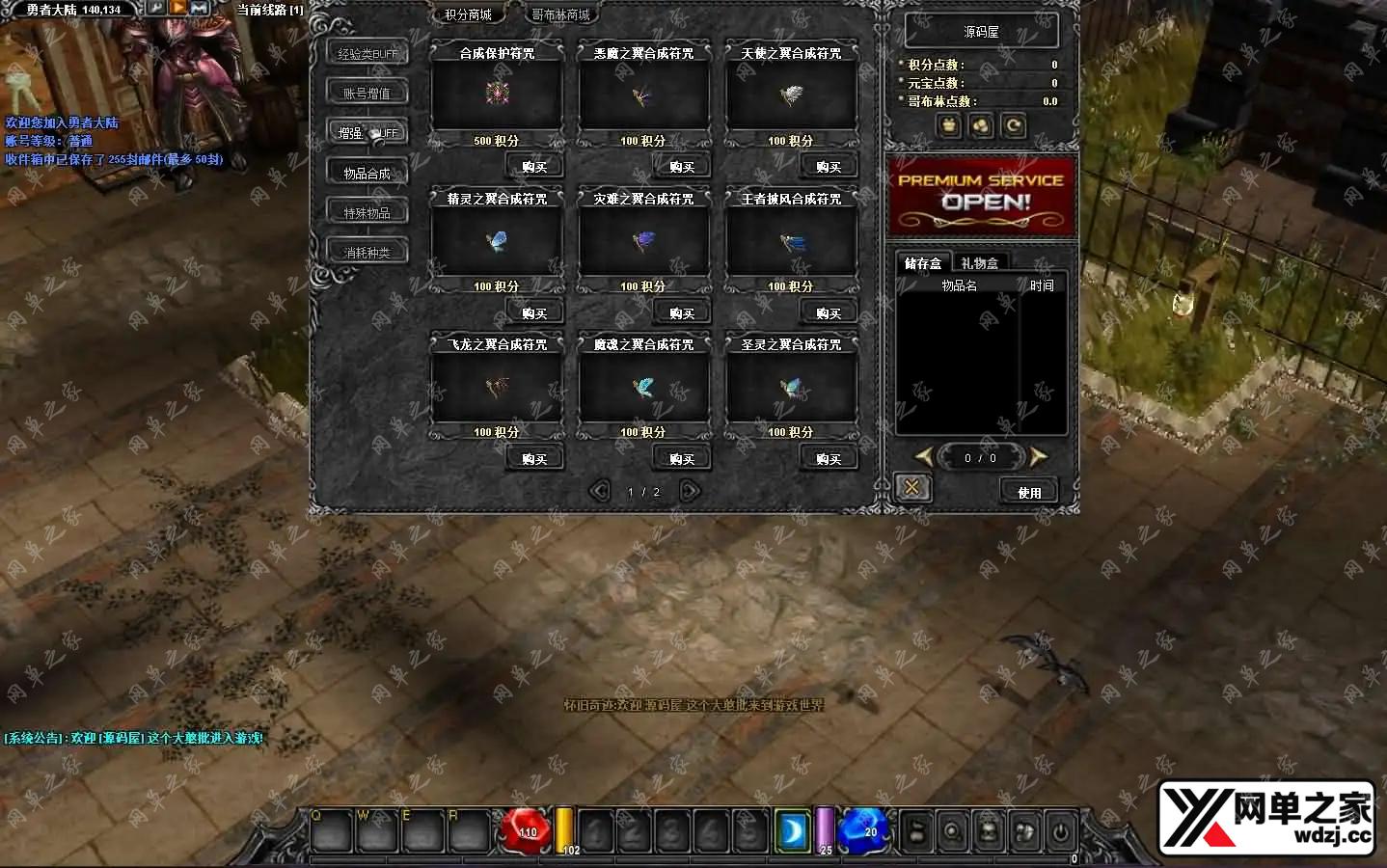1387x868 pixels.
Task: Activate the crescent moon skill icon
Action: pos(793,829)
